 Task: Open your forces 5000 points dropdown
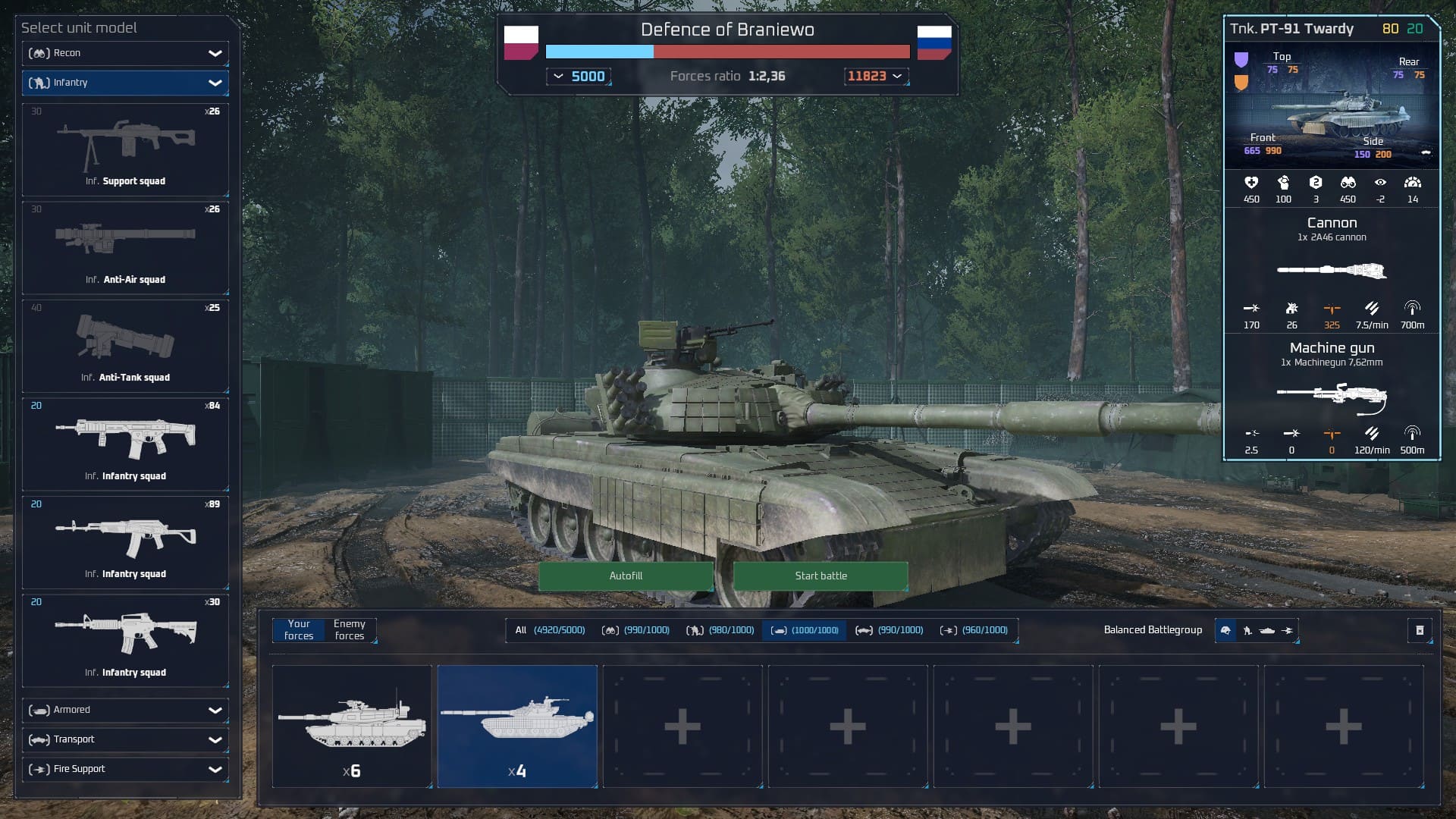(x=579, y=77)
